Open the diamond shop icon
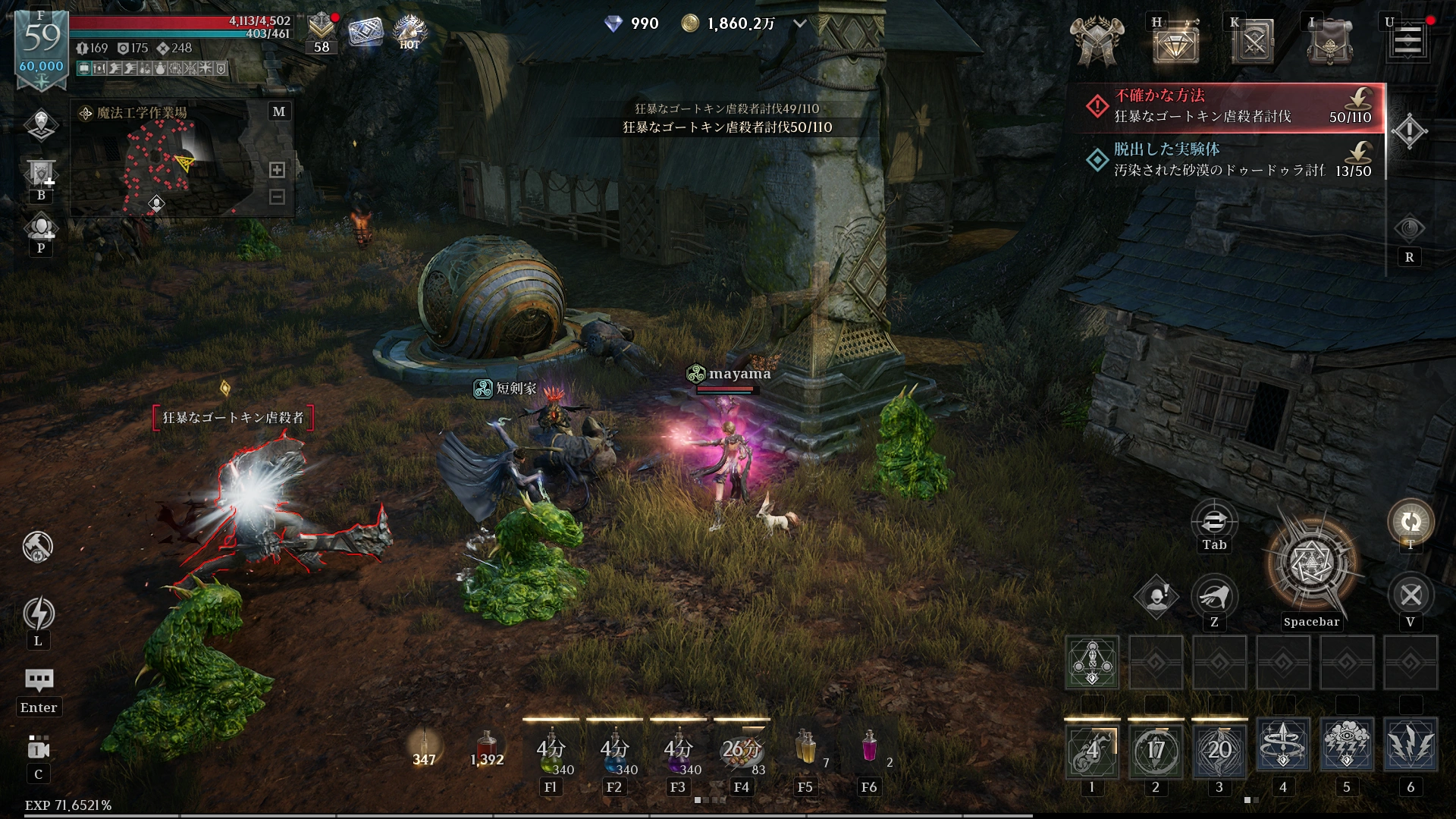The image size is (1456, 819). coord(1175,42)
